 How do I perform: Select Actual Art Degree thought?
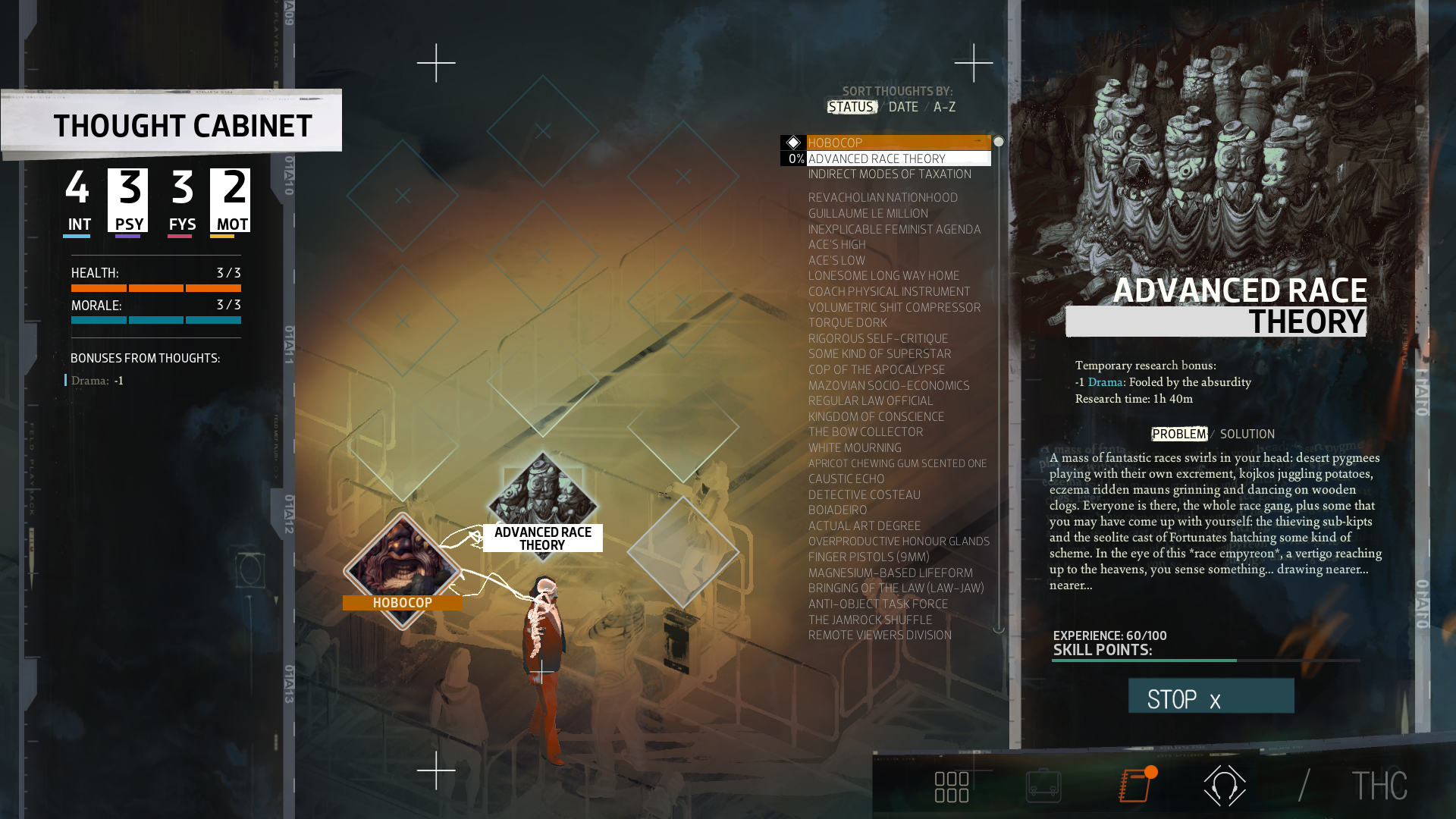point(864,526)
